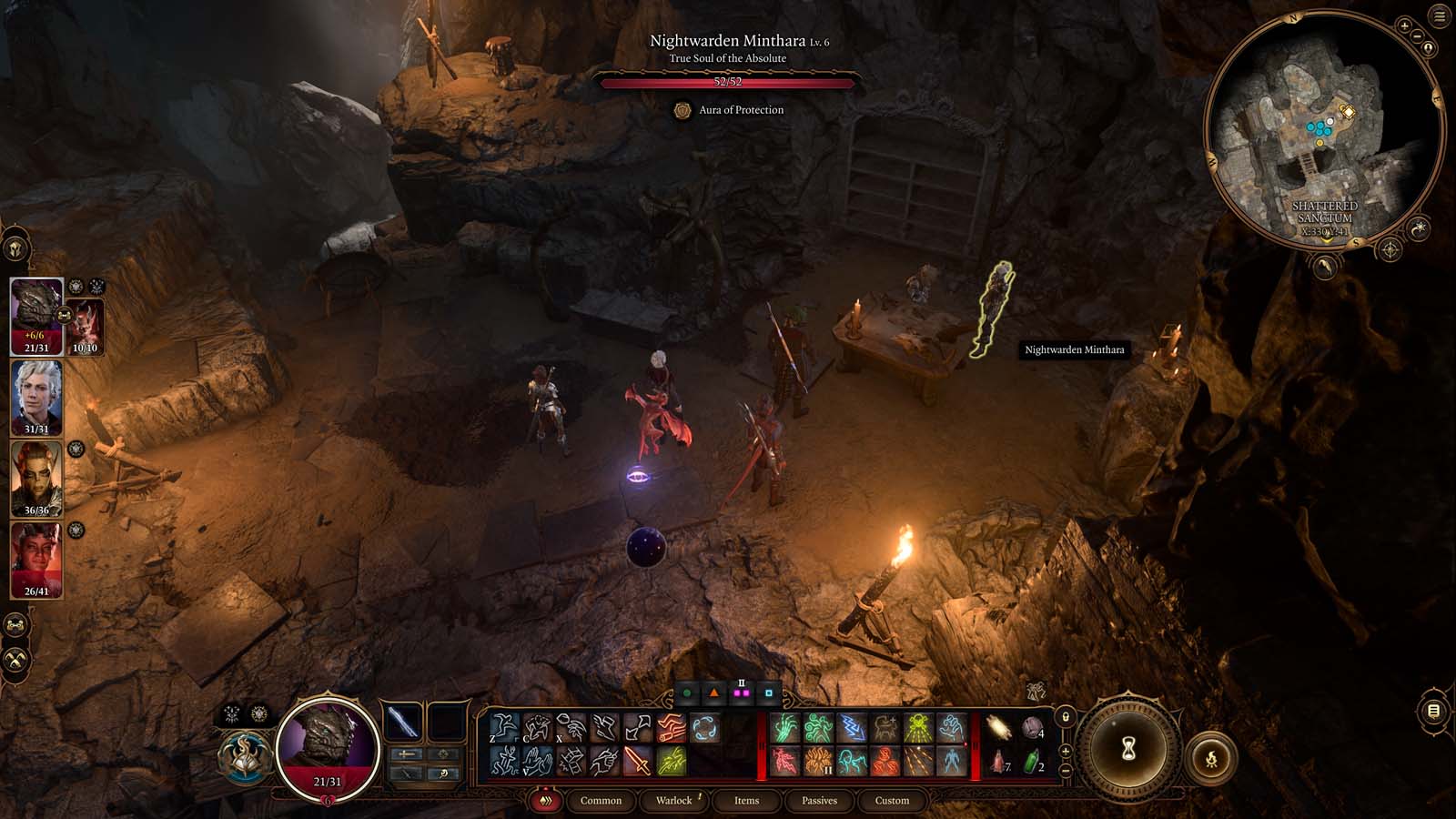Toggle the group chain-link button
The width and height of the screenshot is (1456, 819).
[x=15, y=625]
